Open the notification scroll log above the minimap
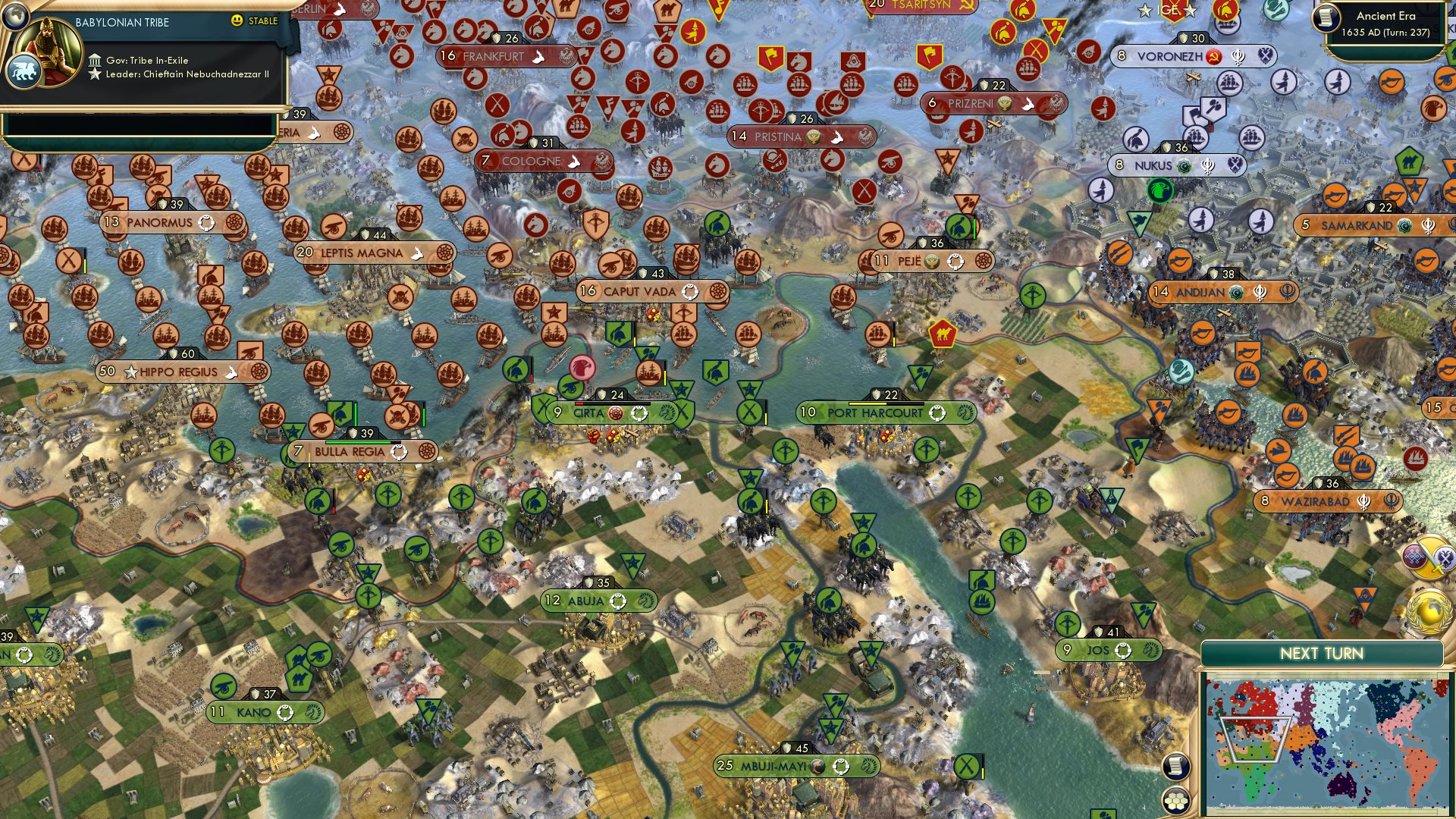Screen dimensions: 1456x819 coord(1175,767)
